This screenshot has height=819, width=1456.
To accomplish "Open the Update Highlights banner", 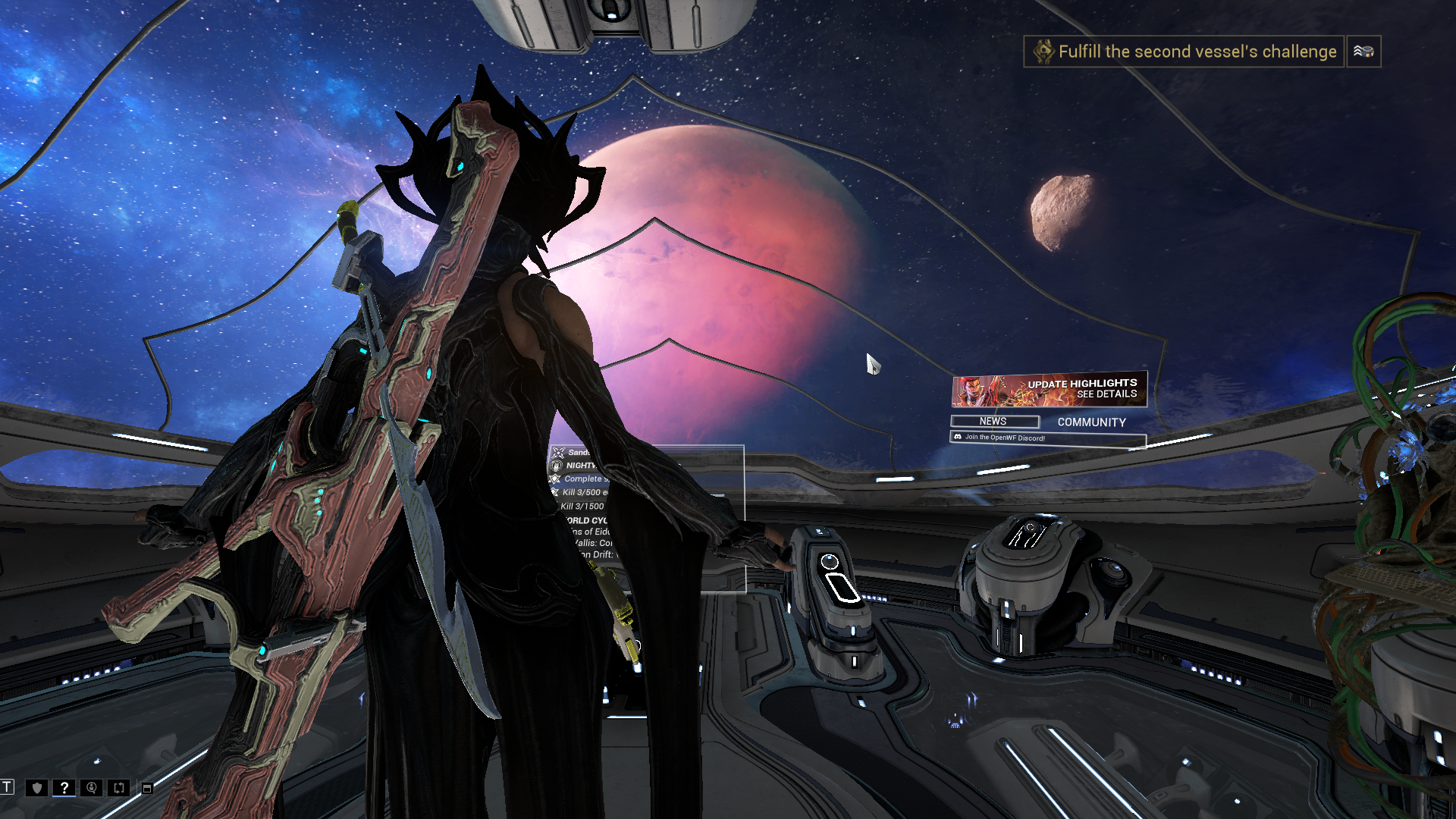I will tap(1050, 390).
